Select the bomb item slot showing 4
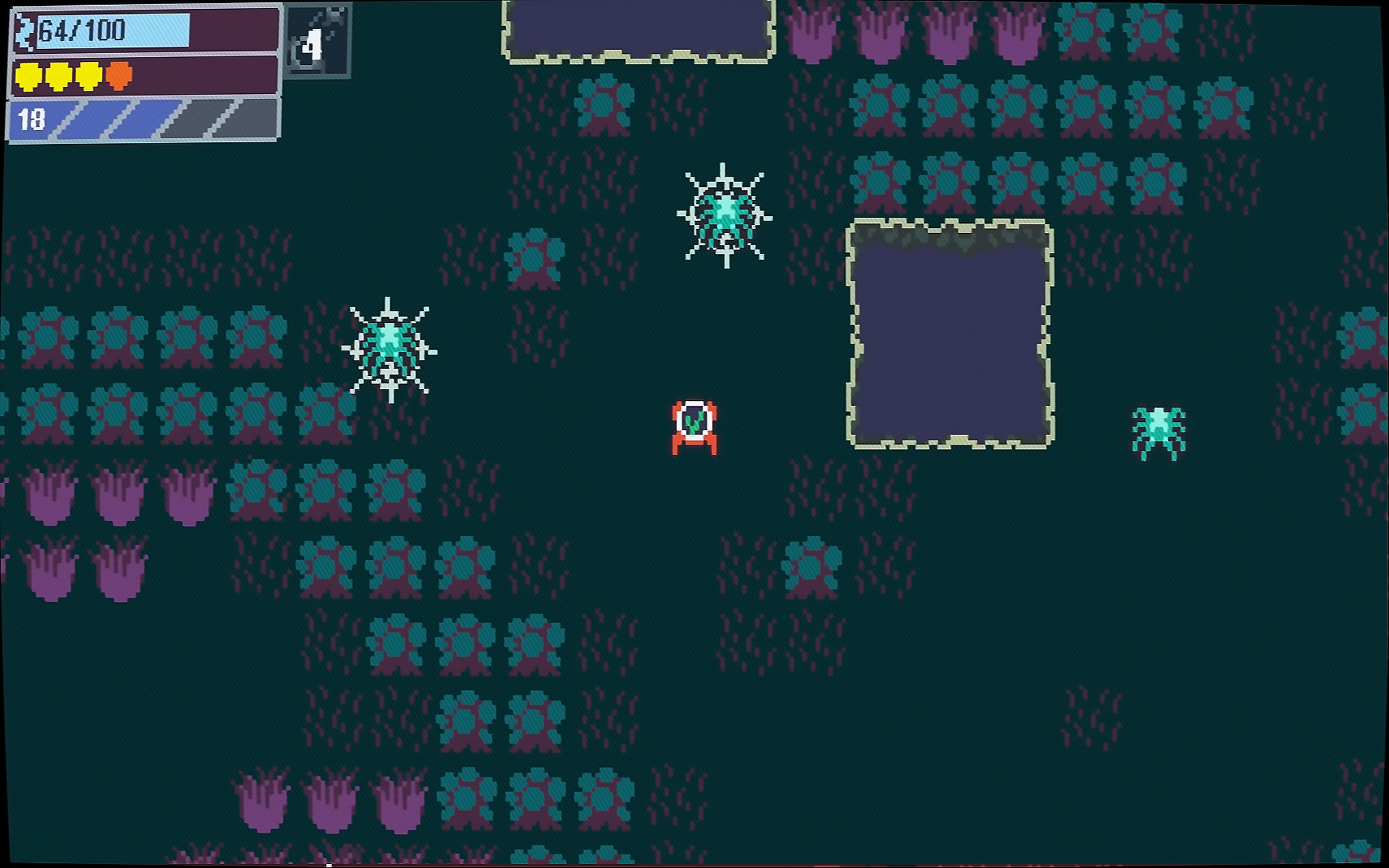The width and height of the screenshot is (1389, 868). 318,42
